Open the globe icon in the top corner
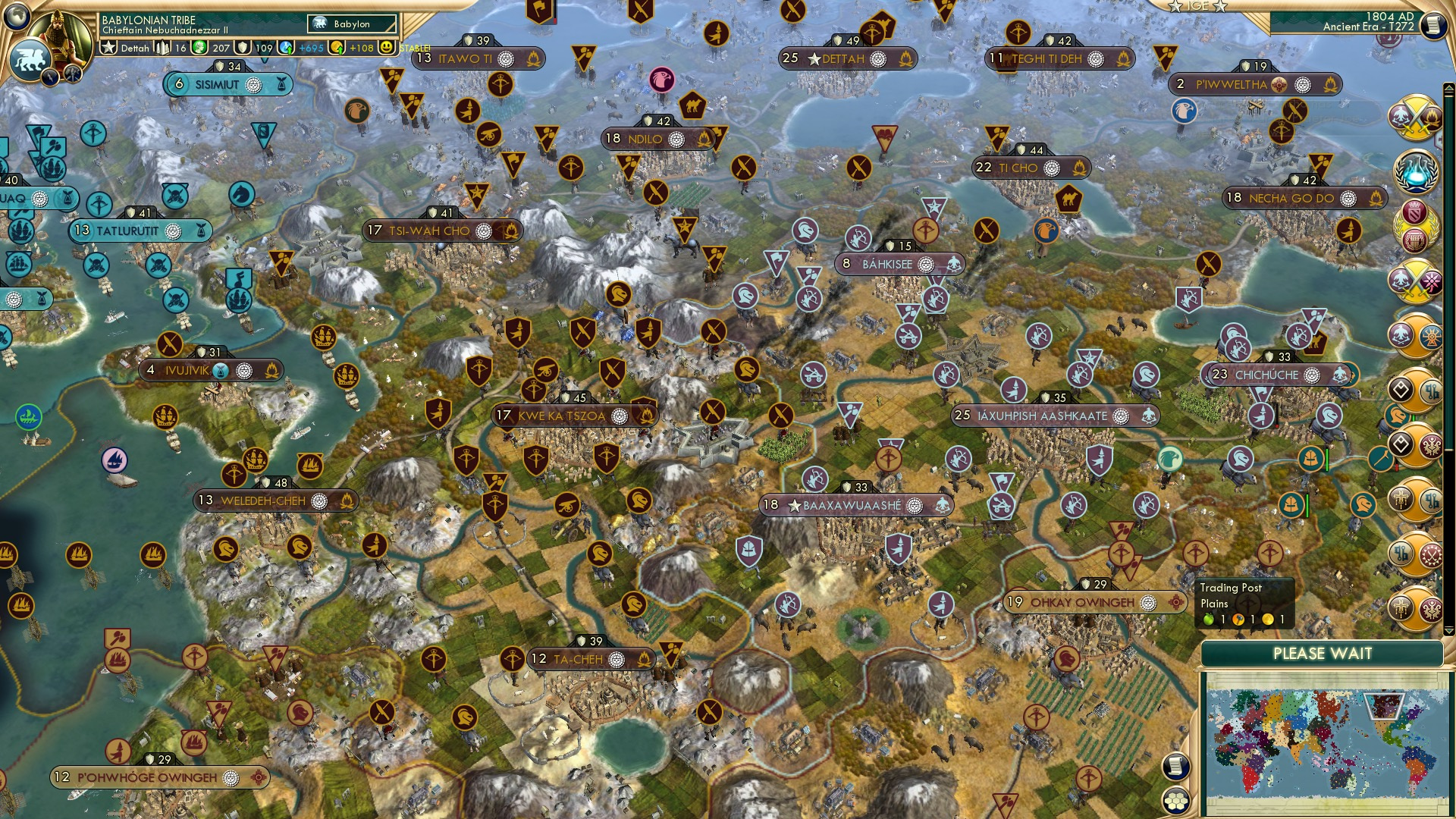The height and width of the screenshot is (819, 1456). click(15, 15)
